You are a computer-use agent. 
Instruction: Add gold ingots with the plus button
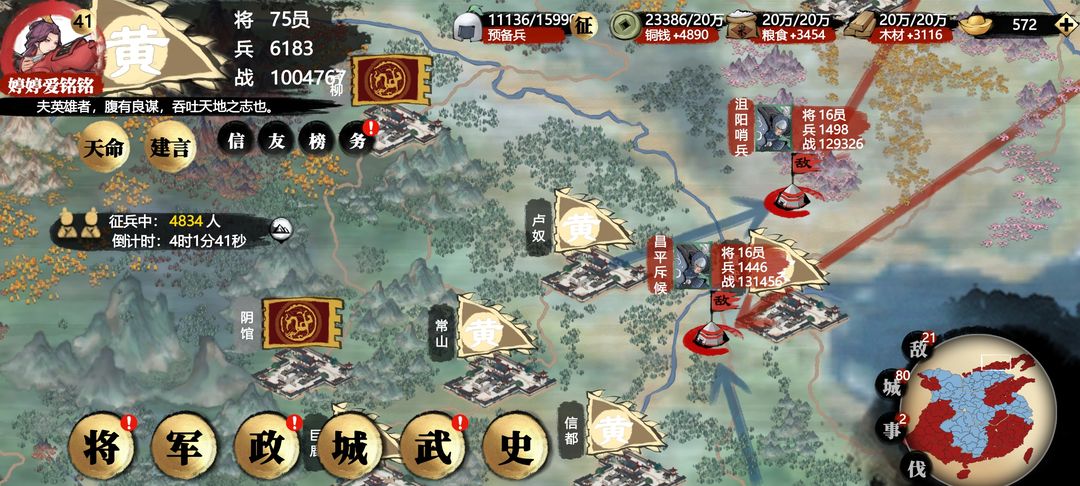(1065, 25)
